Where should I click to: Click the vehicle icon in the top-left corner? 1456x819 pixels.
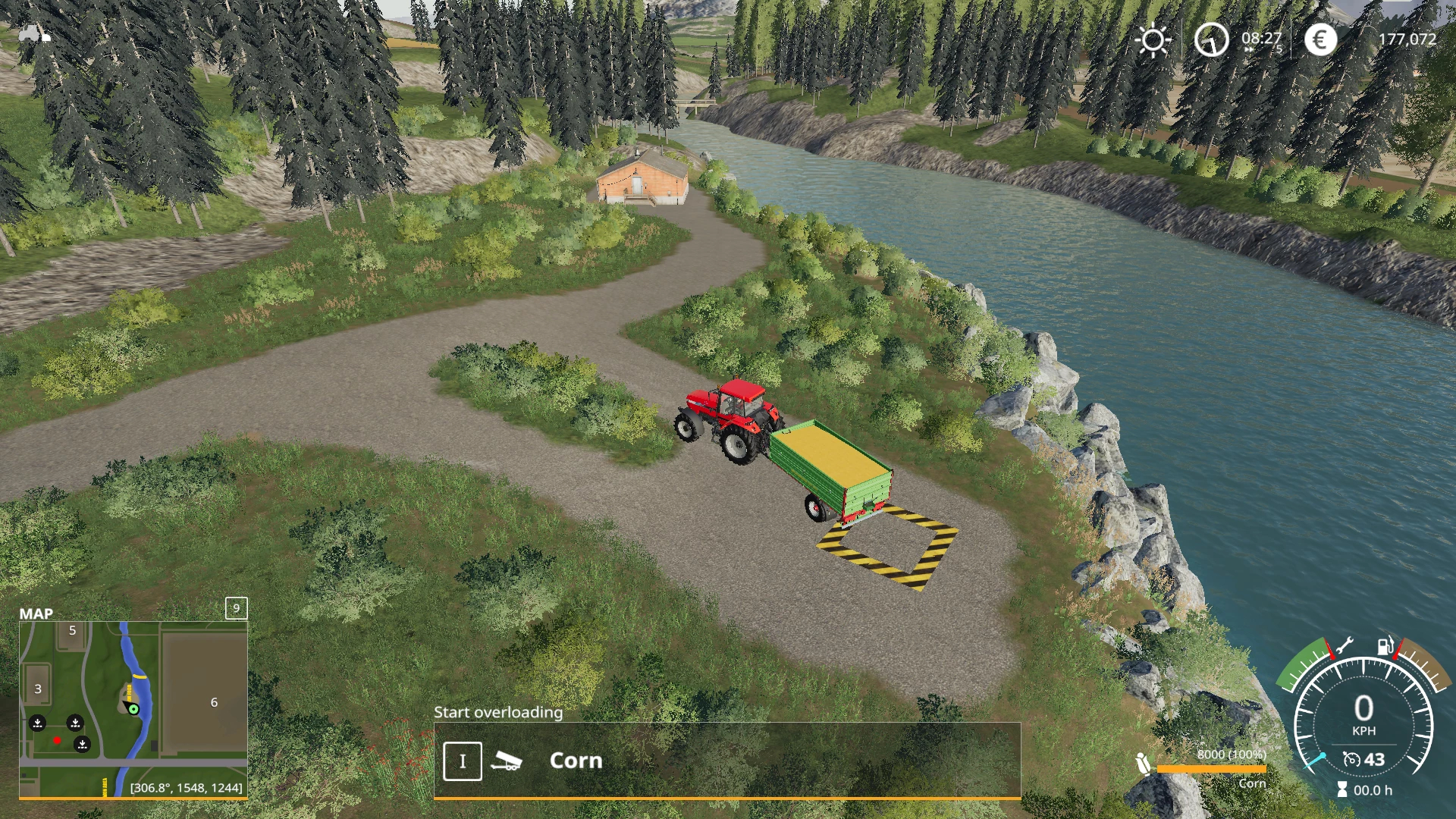[33, 34]
